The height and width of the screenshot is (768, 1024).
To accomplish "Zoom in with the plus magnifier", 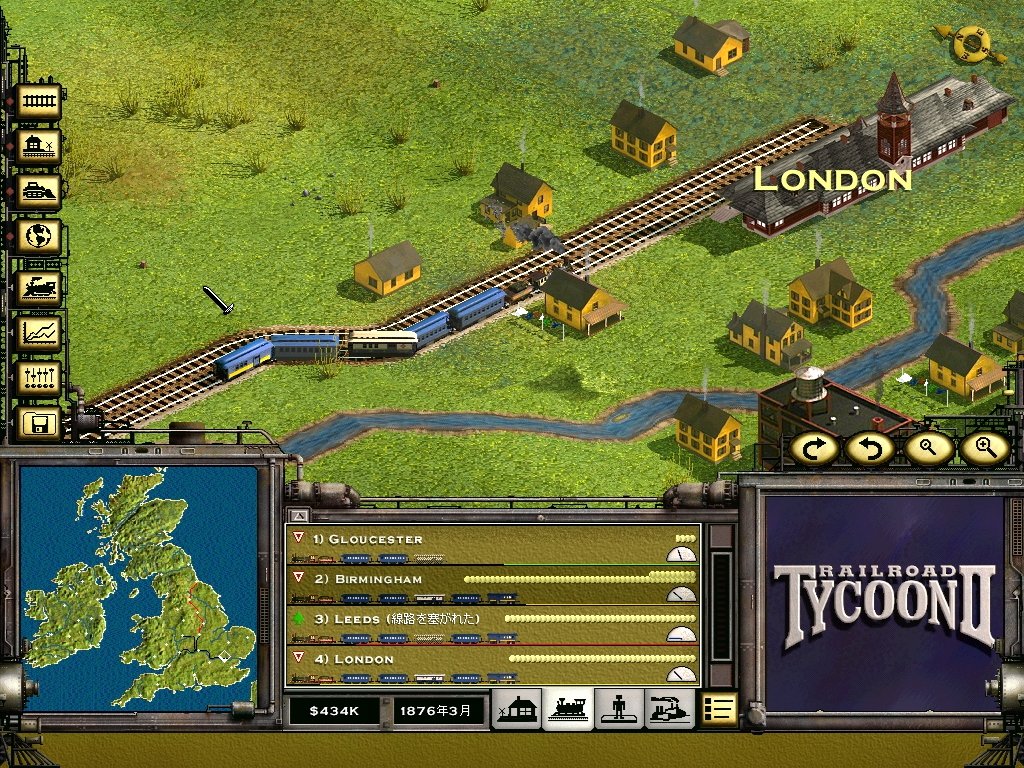I will pyautogui.click(x=984, y=448).
